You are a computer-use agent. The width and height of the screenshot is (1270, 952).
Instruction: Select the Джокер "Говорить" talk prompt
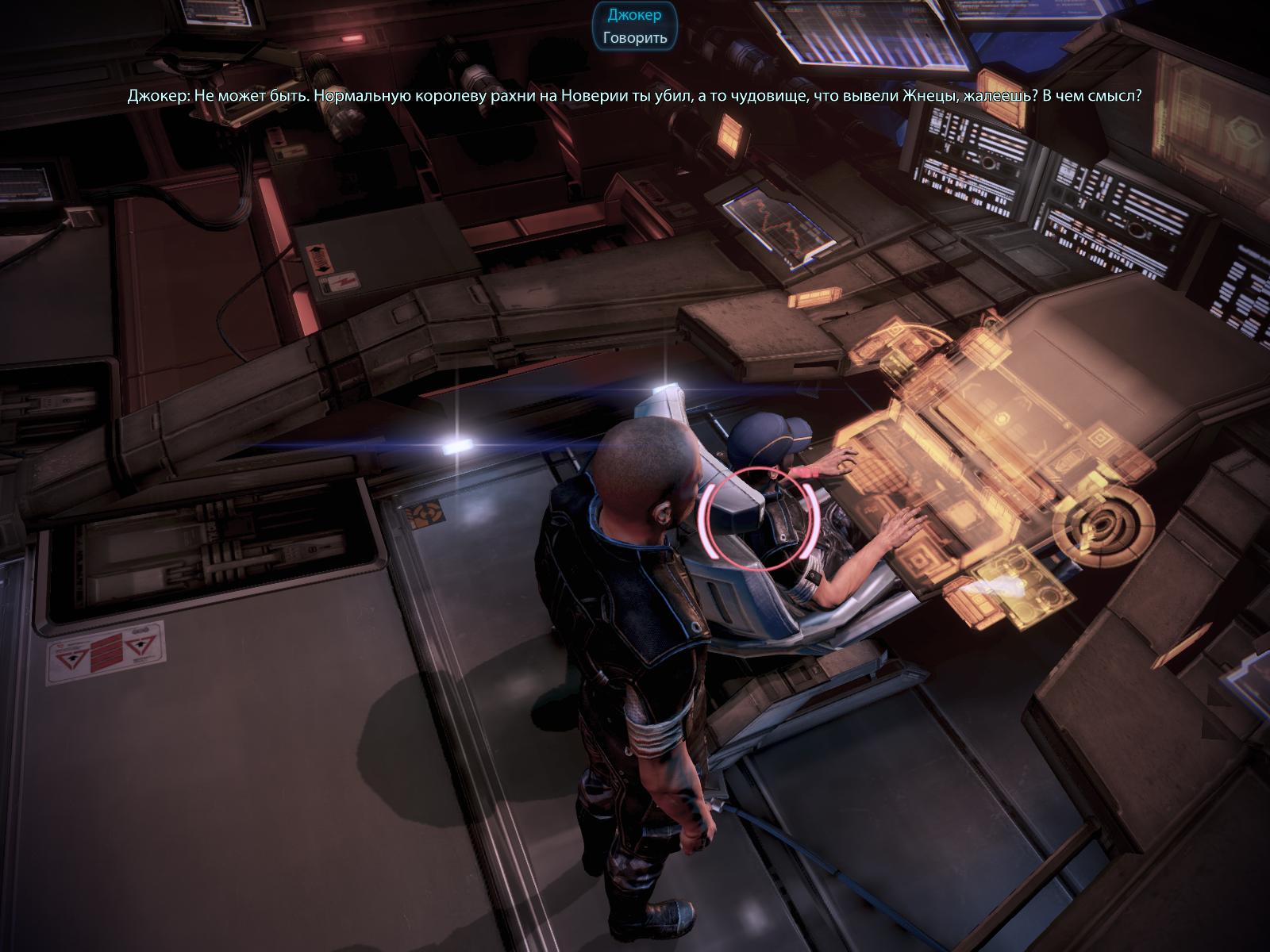634,37
